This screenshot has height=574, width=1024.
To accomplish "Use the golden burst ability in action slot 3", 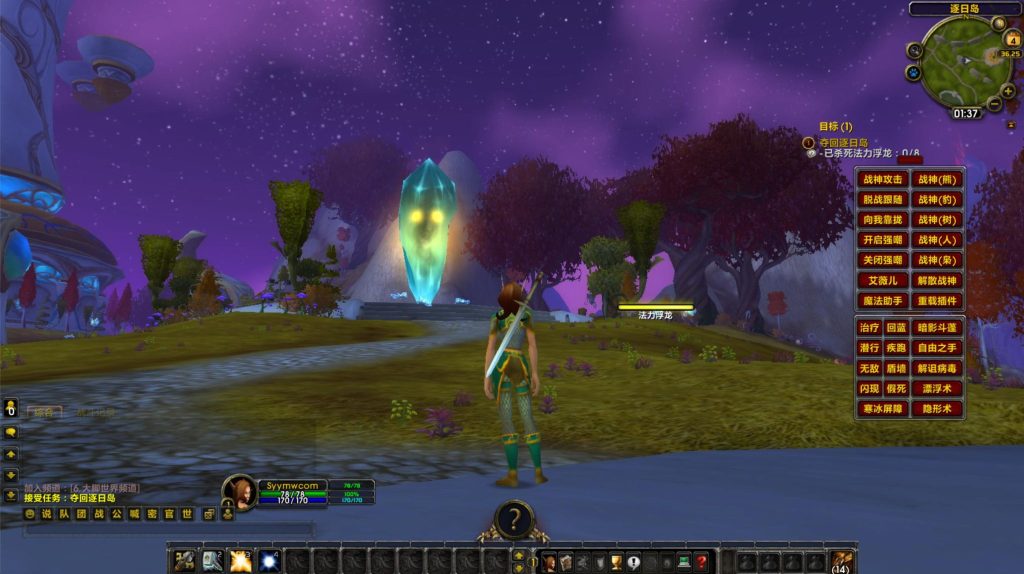I will coord(241,561).
